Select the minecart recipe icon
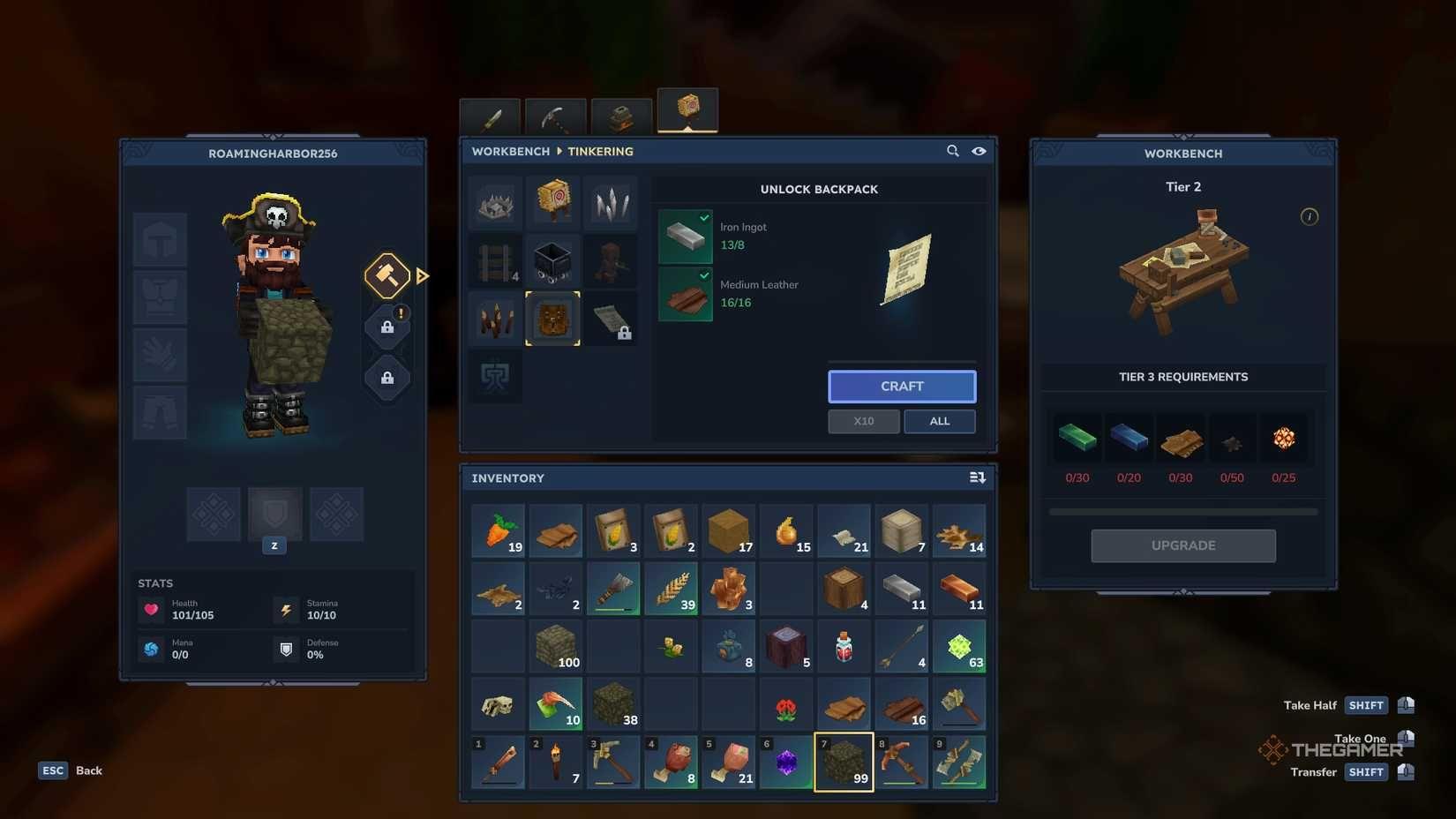Screen dimensions: 1456x819 tap(553, 259)
